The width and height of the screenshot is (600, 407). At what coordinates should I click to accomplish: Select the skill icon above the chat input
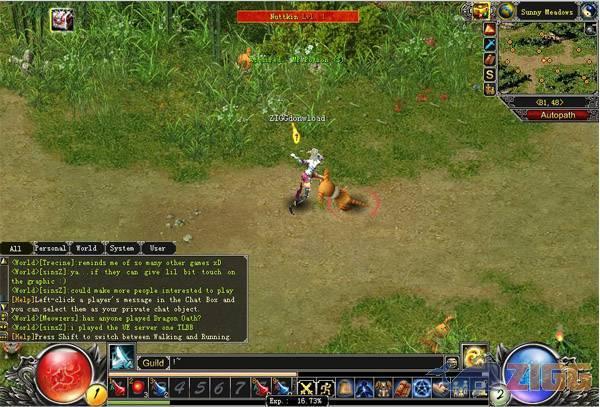tap(122, 356)
